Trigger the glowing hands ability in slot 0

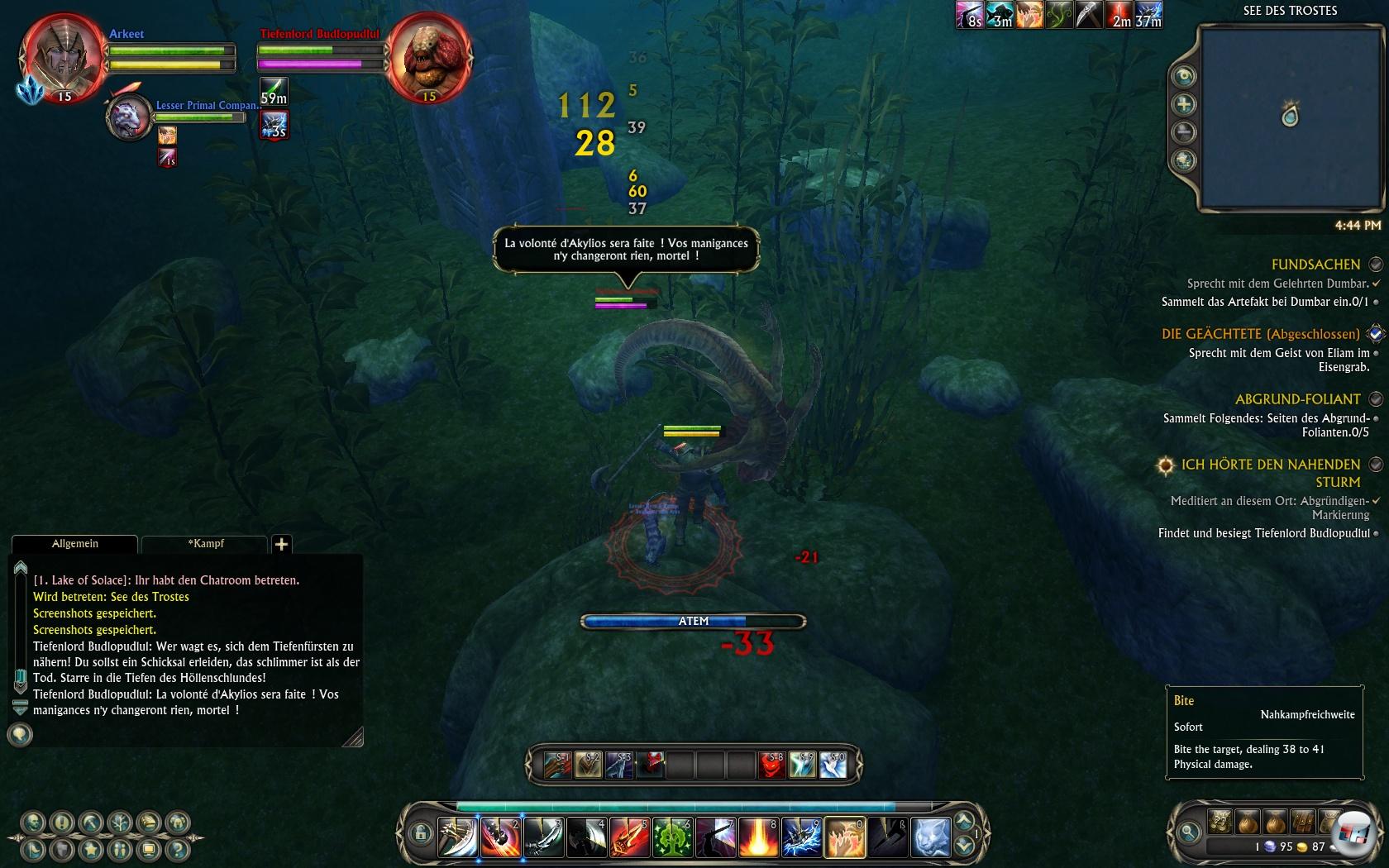tap(844, 837)
